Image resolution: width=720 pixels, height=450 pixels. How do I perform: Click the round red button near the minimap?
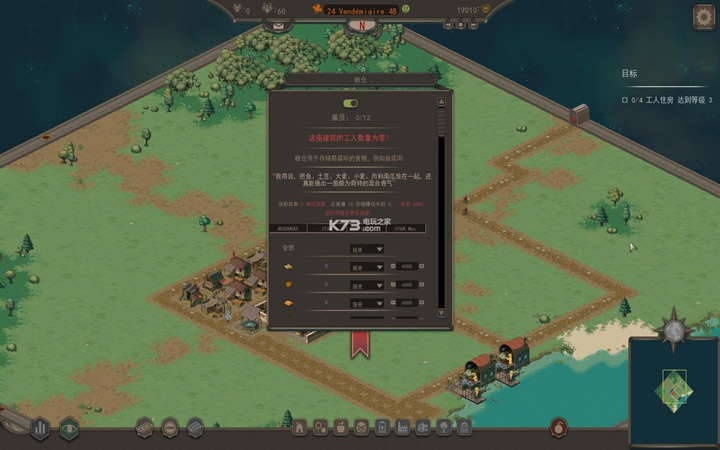coord(558,427)
